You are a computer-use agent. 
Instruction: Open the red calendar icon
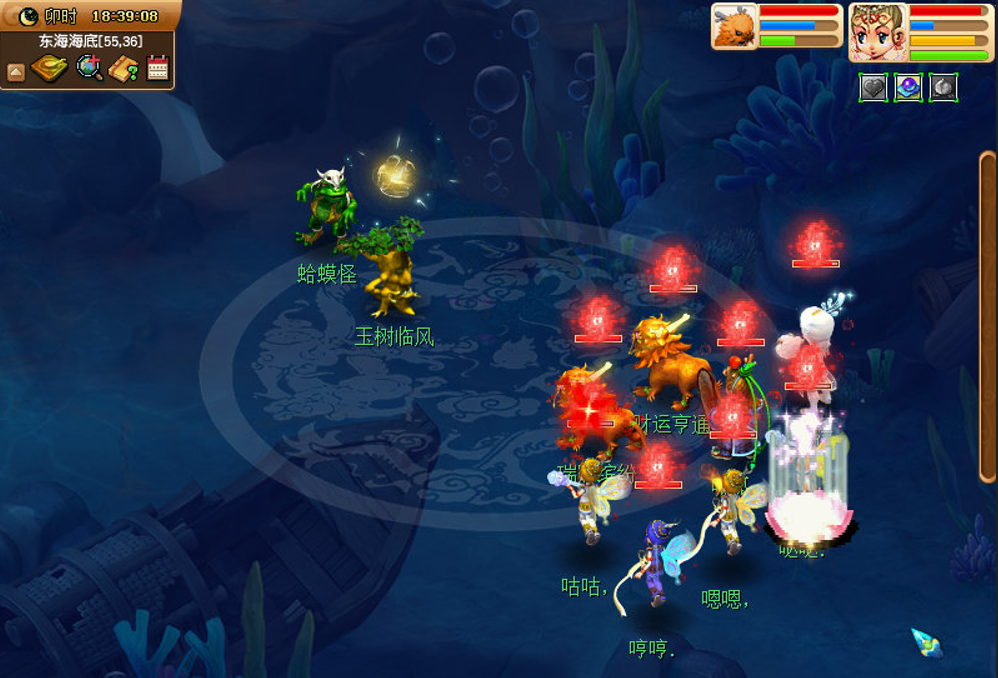point(157,68)
